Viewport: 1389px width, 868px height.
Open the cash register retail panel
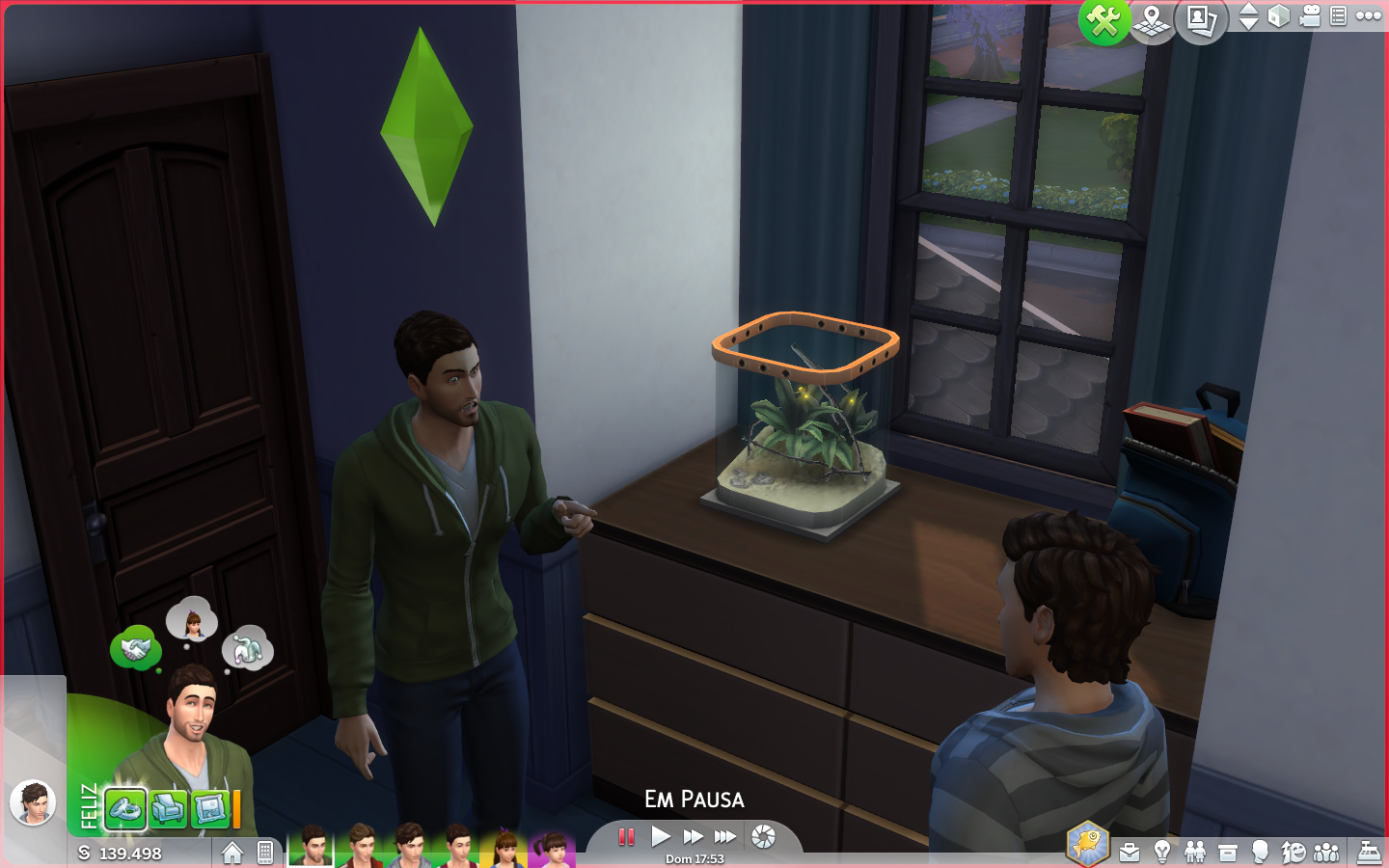click(1369, 853)
